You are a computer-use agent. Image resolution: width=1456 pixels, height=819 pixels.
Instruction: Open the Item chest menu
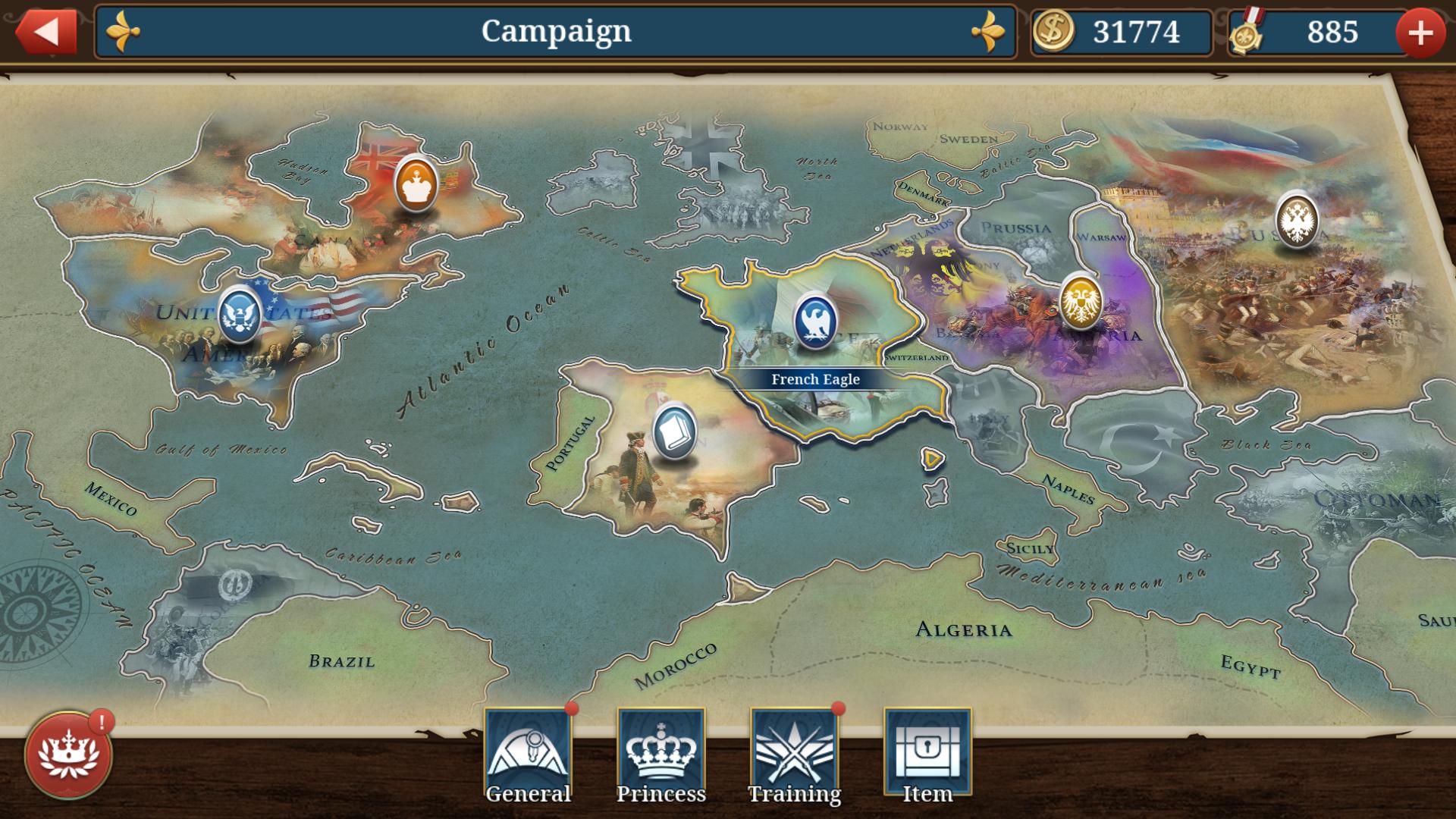[x=927, y=756]
